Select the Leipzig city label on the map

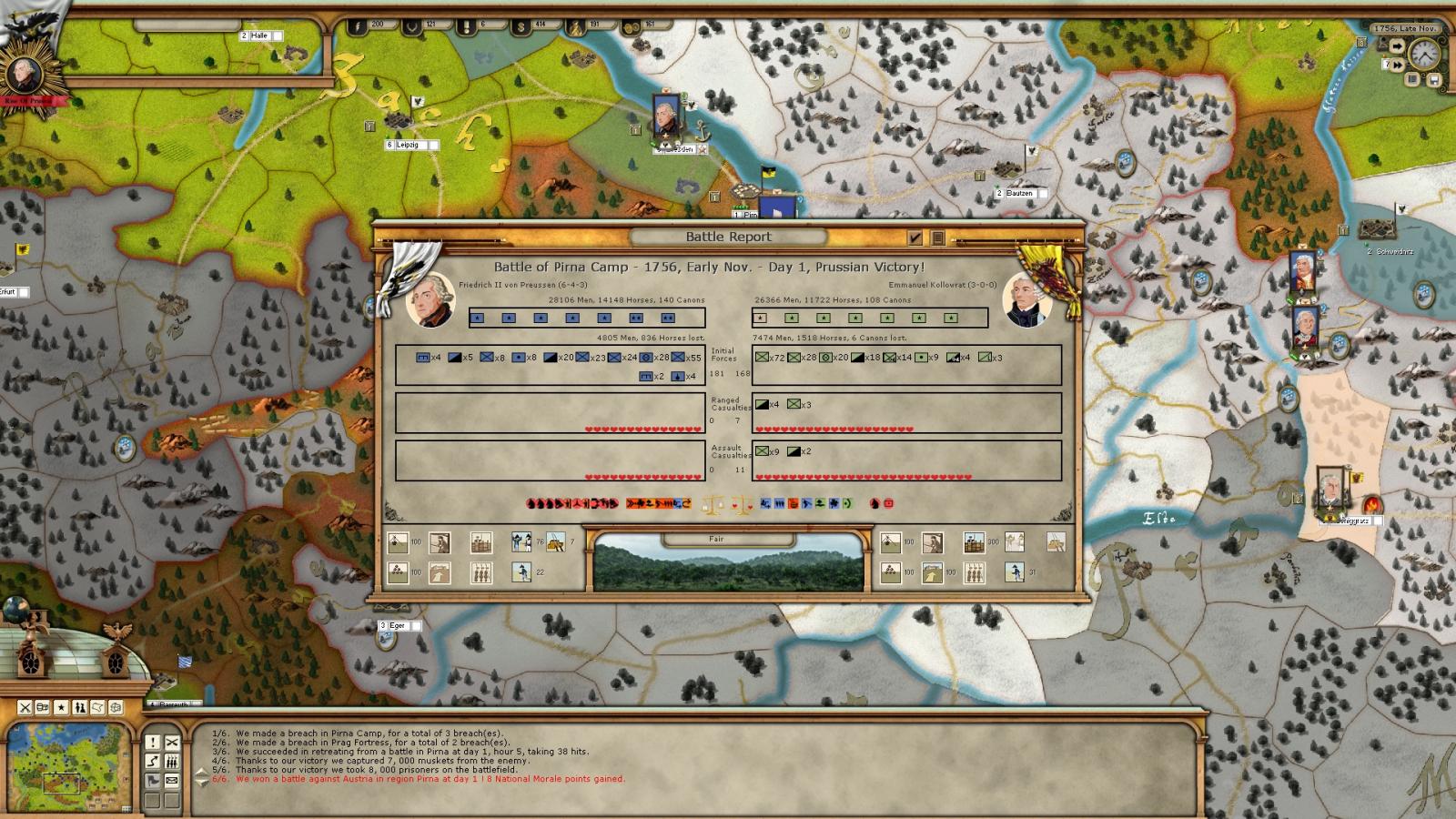407,145
